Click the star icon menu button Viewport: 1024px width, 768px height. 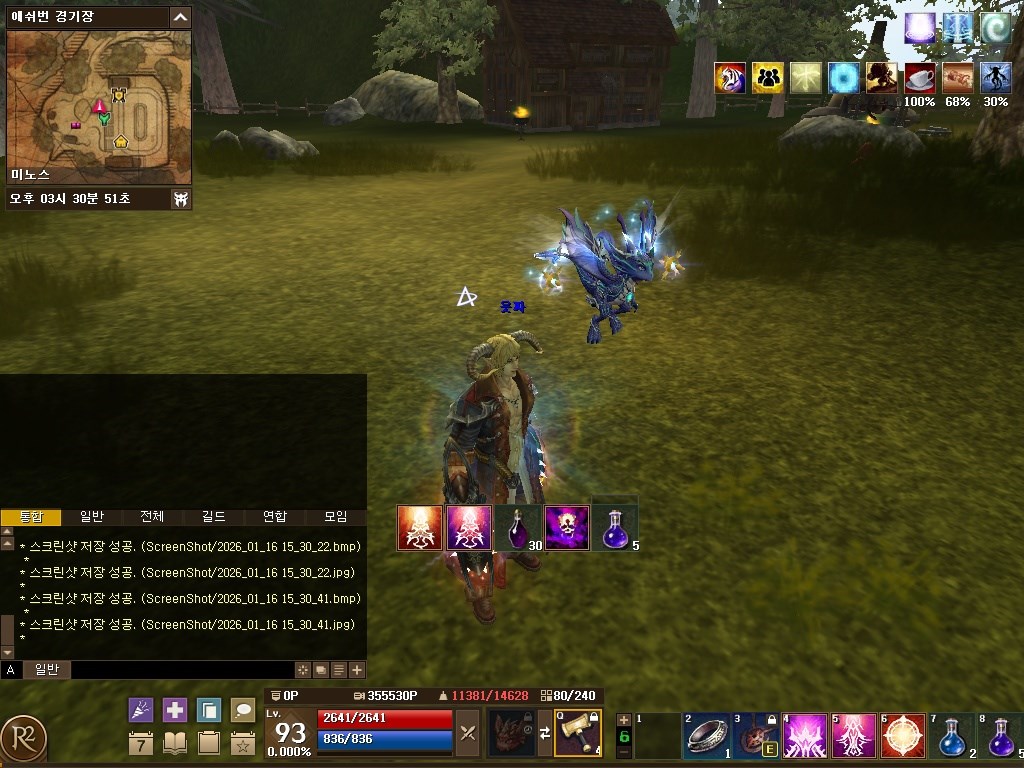pyautogui.click(x=243, y=743)
